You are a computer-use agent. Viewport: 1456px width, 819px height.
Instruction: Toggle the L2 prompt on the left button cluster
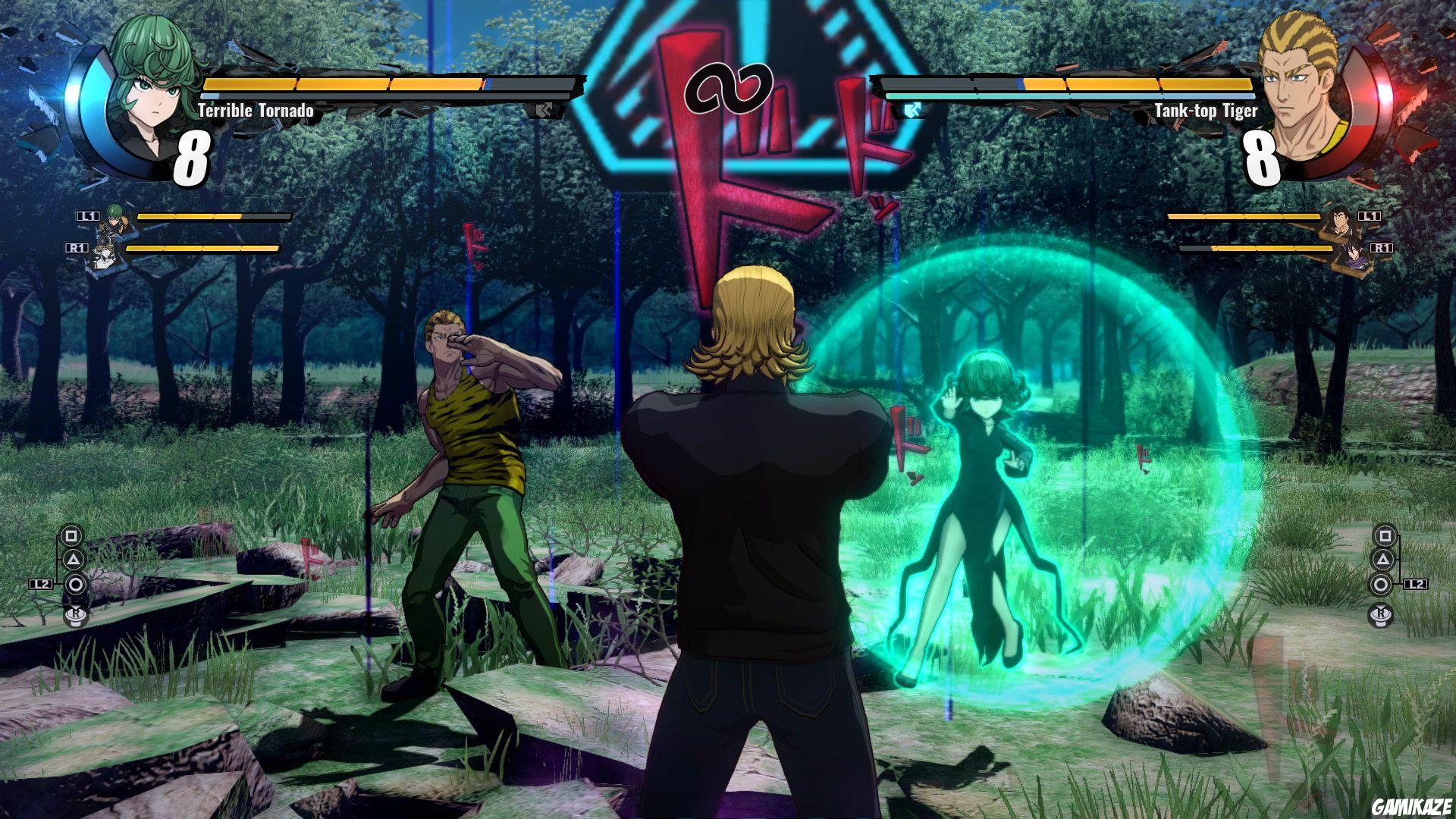39,583
